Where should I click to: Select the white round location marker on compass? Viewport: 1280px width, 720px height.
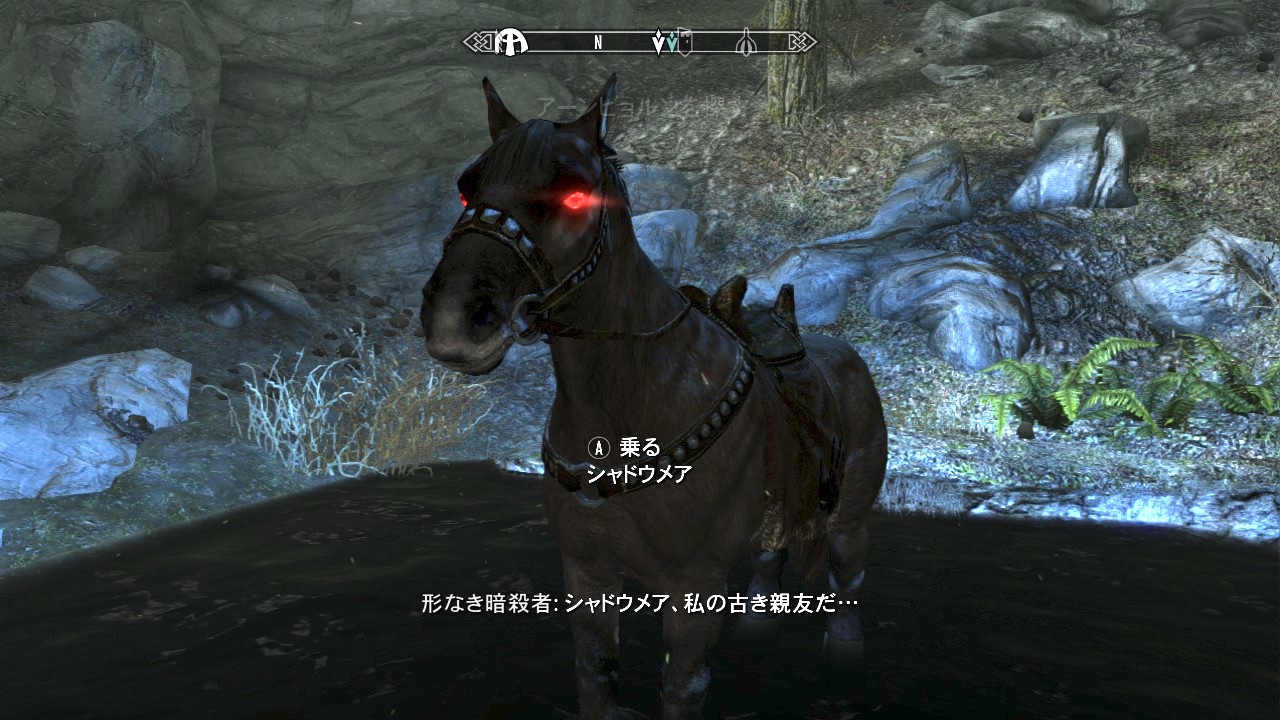510,42
